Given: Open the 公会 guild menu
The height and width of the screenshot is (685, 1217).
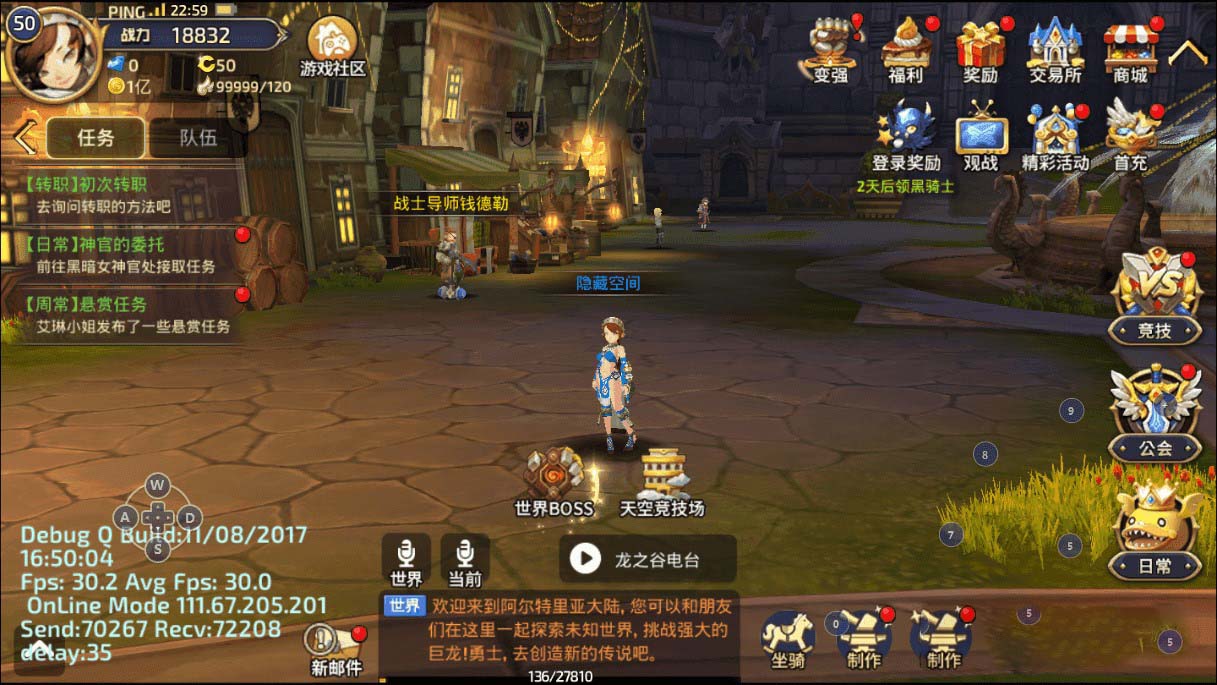Looking at the screenshot, I should coord(1155,413).
